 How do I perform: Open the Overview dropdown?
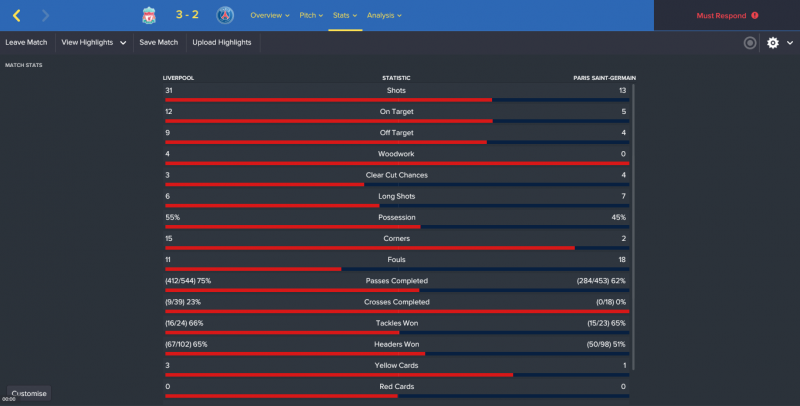[269, 15]
